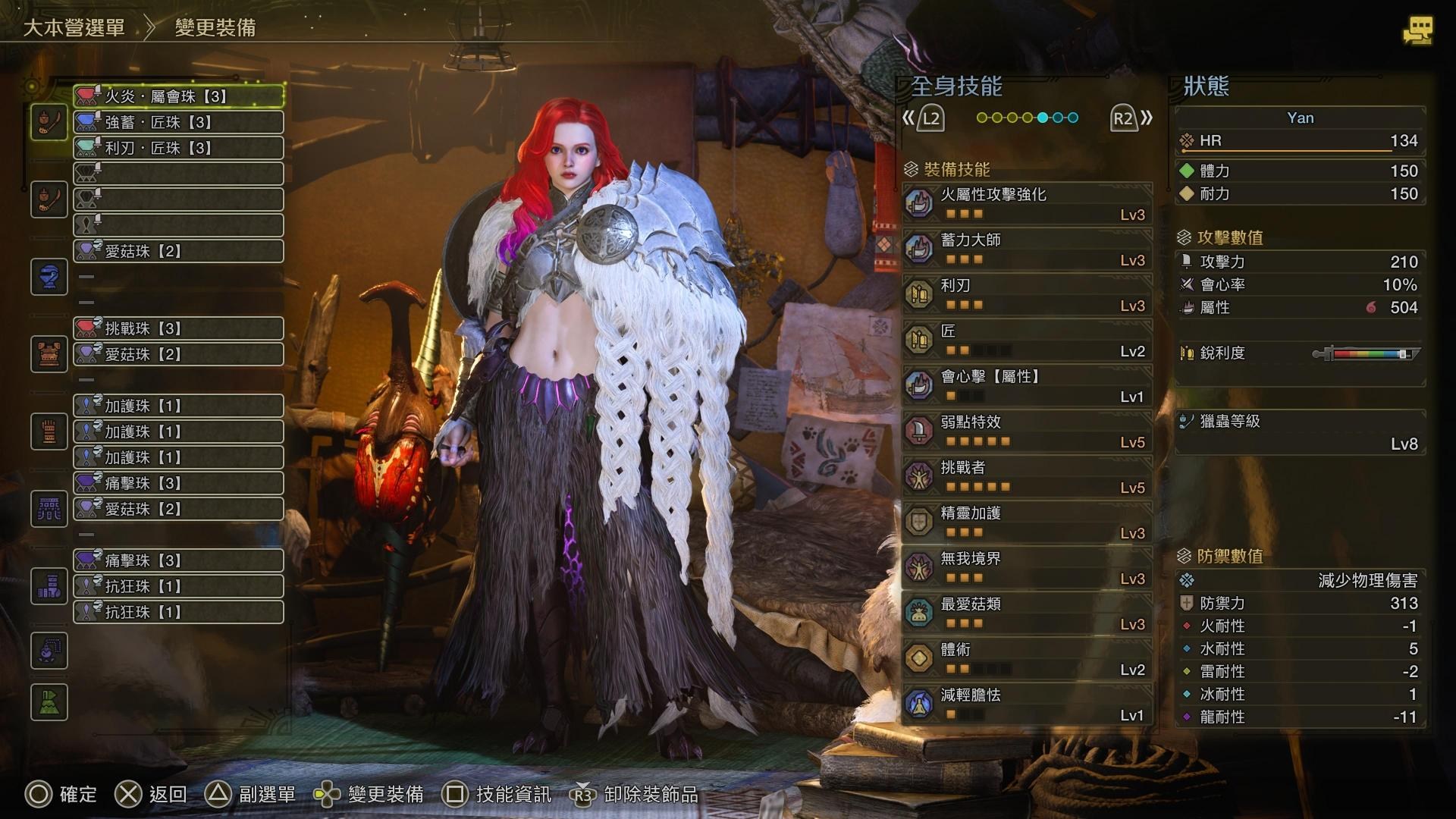Click 大本營選單 in the top breadcrumb
The width and height of the screenshot is (1456, 819).
pos(74,28)
